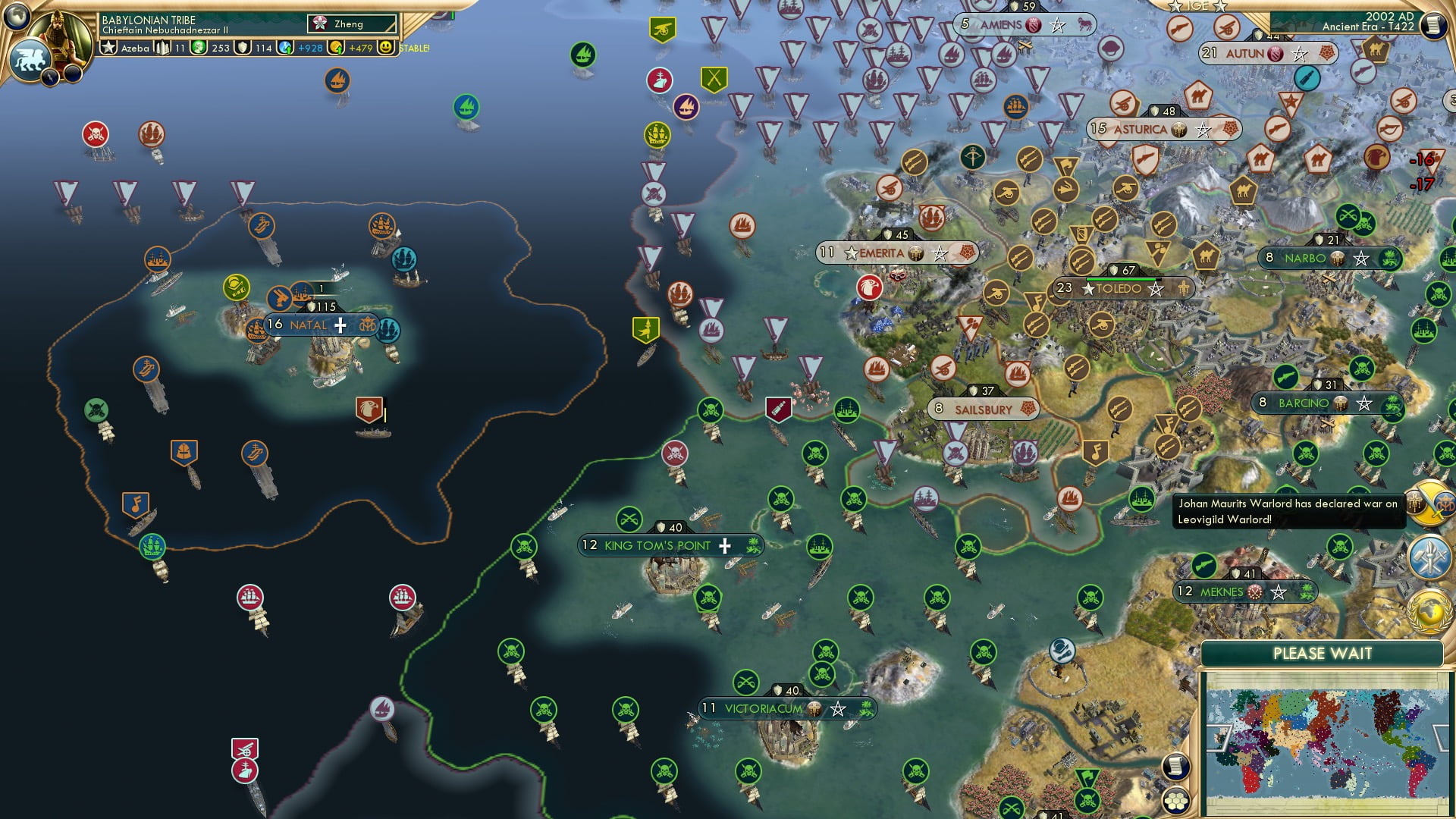Toggle notifications with the scroll icon at top right
This screenshot has width=1456, height=819.
point(1434,24)
